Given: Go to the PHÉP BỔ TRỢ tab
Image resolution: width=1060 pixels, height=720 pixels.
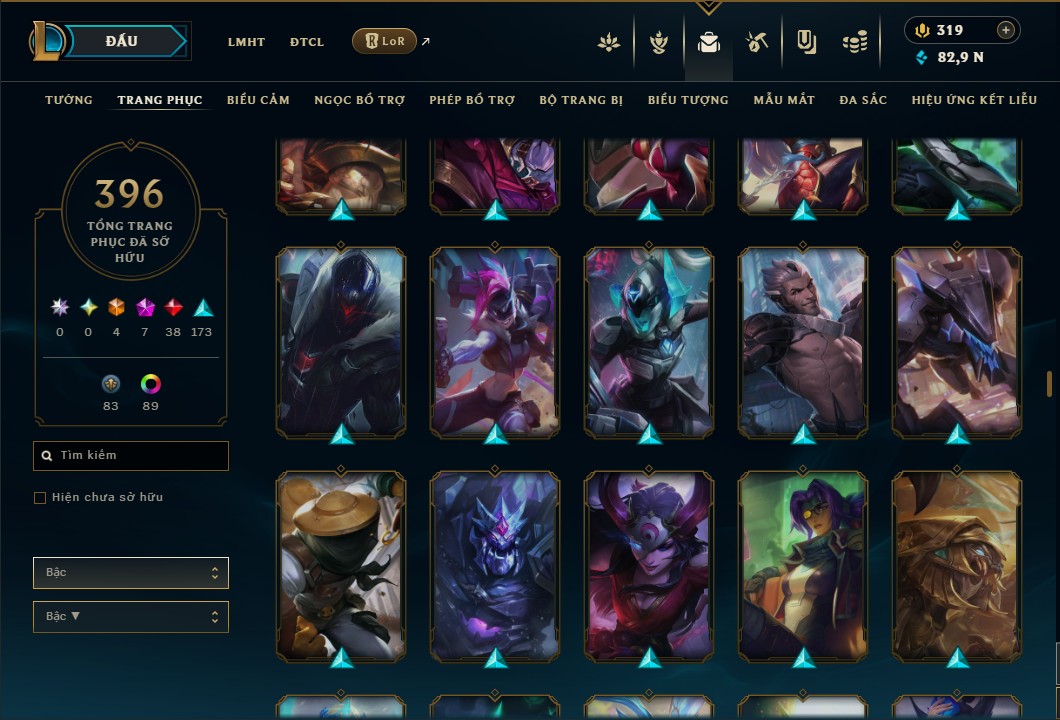Looking at the screenshot, I should 472,100.
